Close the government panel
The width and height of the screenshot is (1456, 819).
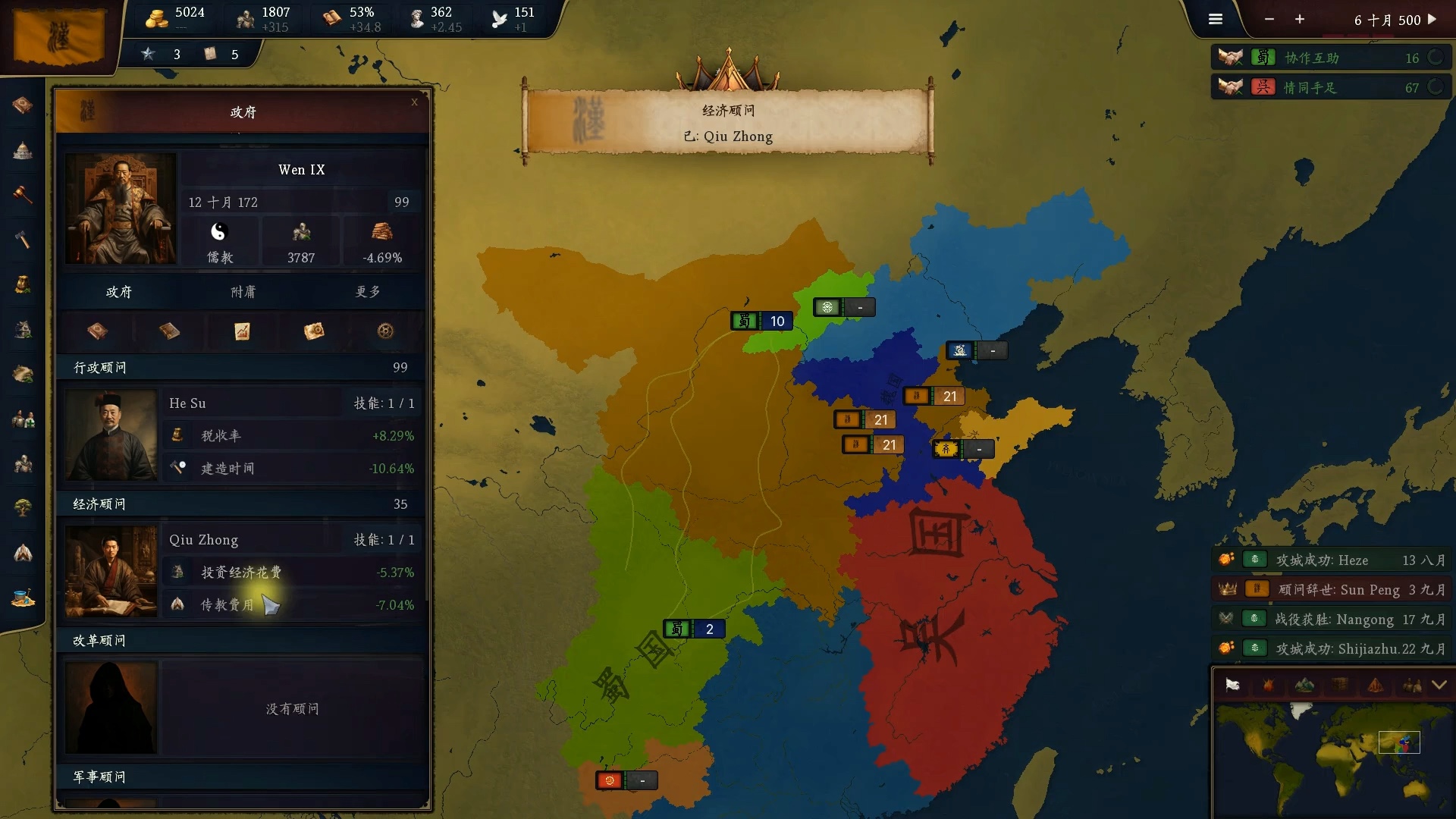pyautogui.click(x=414, y=102)
